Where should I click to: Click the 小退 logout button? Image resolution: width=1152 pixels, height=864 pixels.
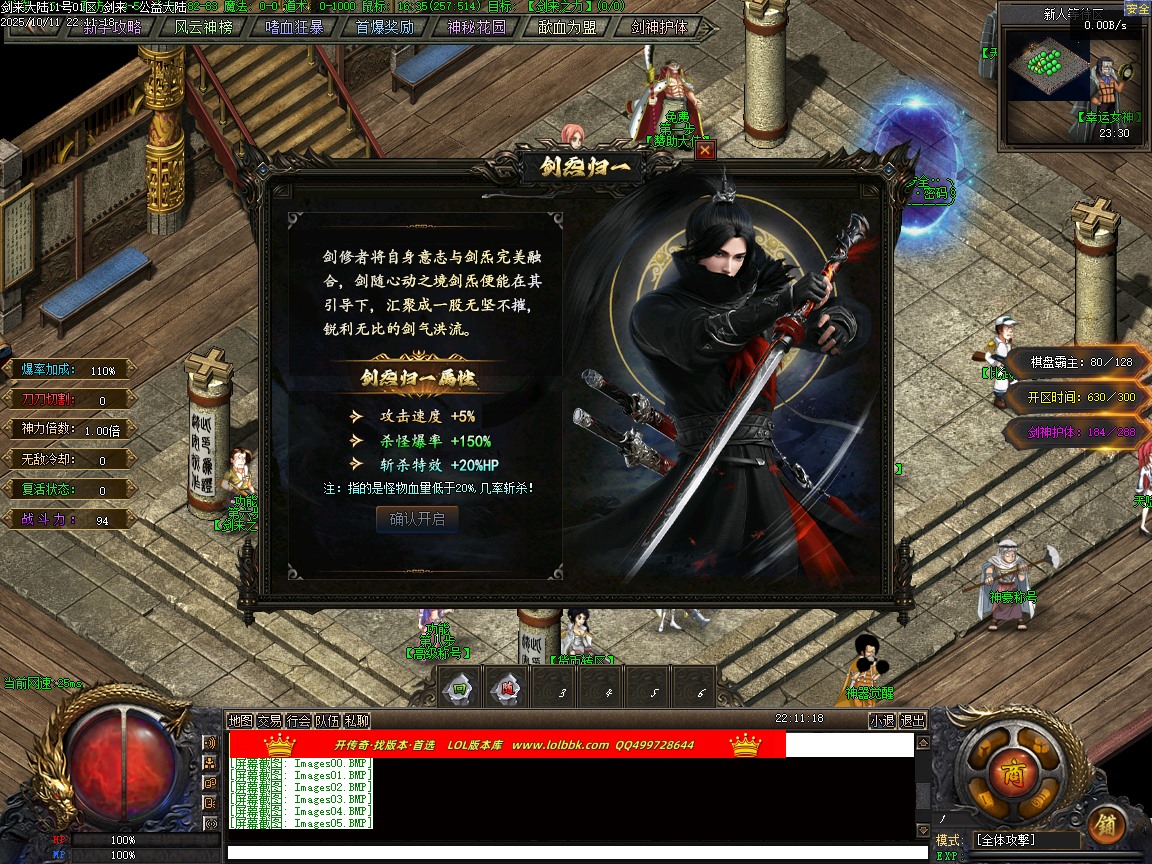pyautogui.click(x=881, y=720)
